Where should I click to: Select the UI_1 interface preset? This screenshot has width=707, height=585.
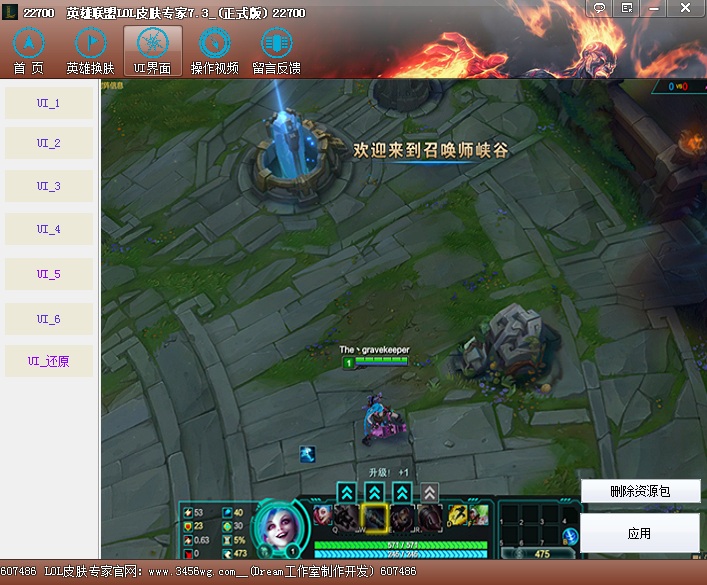(49, 103)
